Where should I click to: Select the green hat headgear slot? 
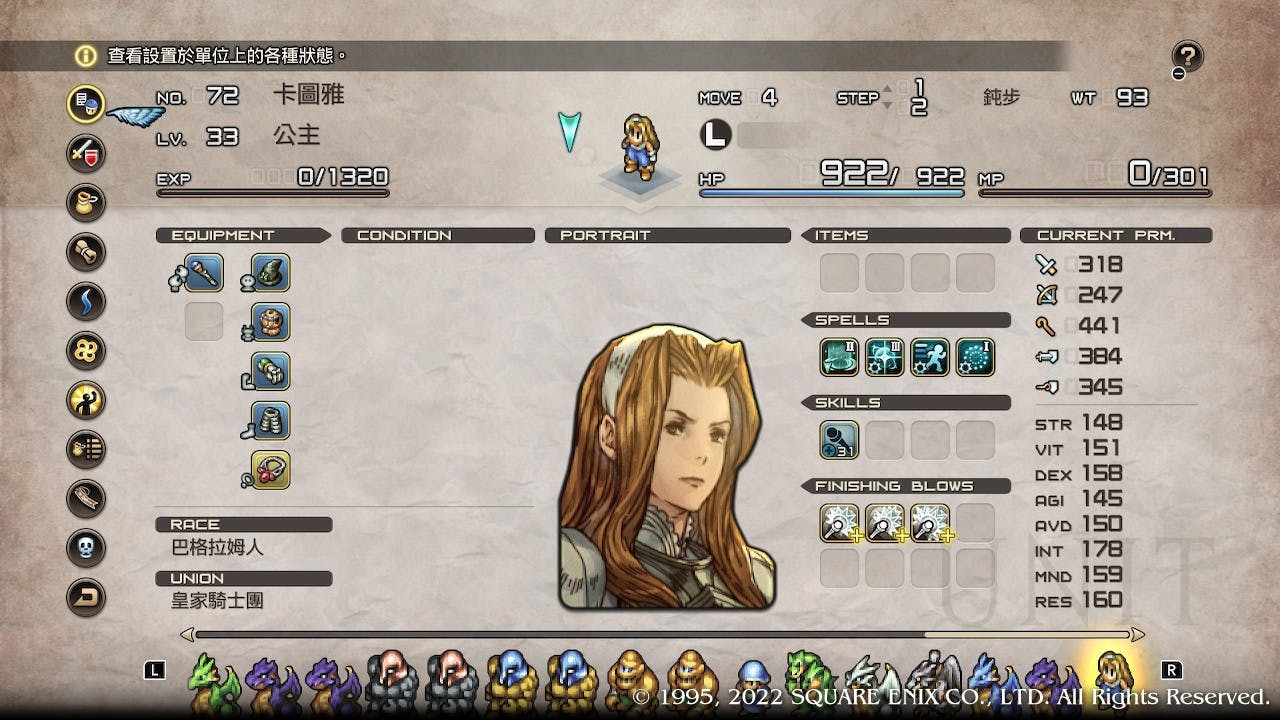tap(270, 273)
